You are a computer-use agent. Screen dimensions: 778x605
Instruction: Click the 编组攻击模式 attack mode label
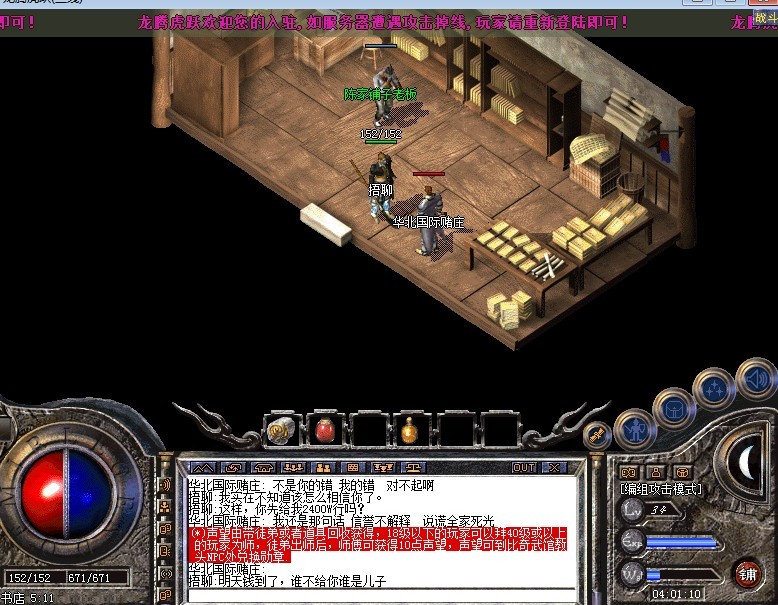coord(660,489)
